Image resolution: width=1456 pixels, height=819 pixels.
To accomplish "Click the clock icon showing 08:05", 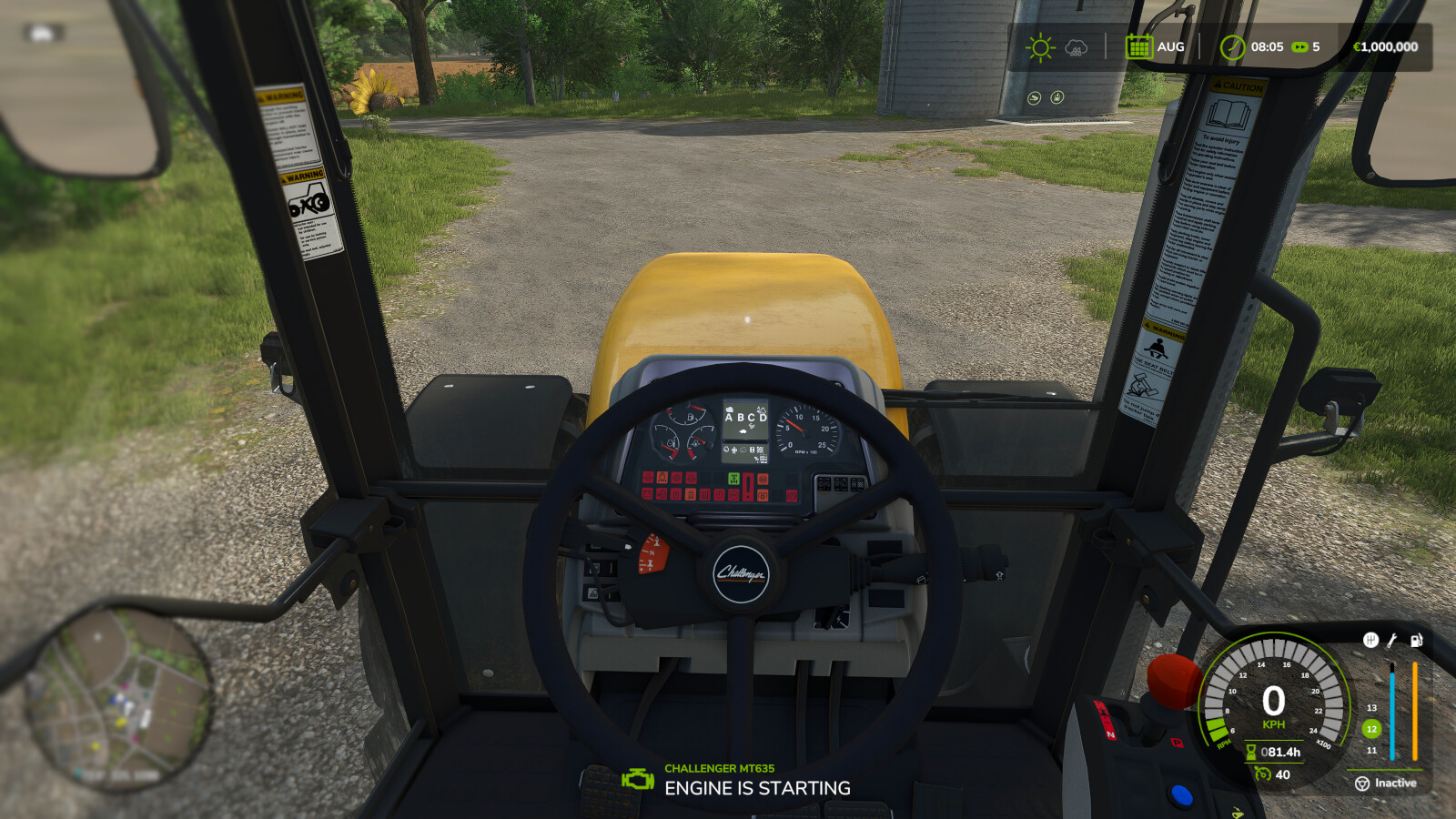I will point(1233,47).
